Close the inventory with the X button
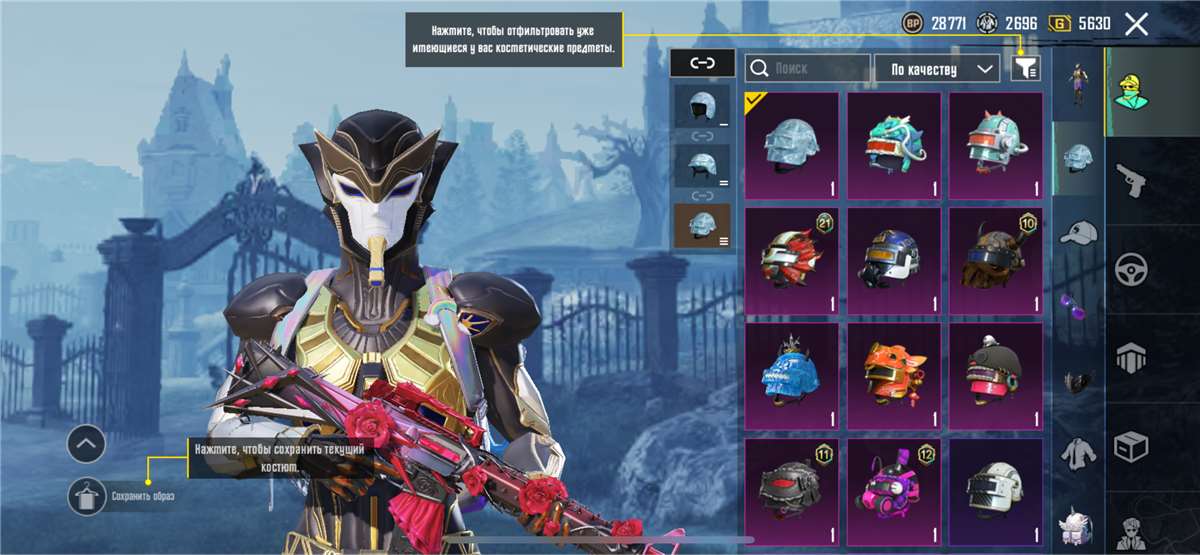Image resolution: width=1200 pixels, height=555 pixels. pos(1136,24)
